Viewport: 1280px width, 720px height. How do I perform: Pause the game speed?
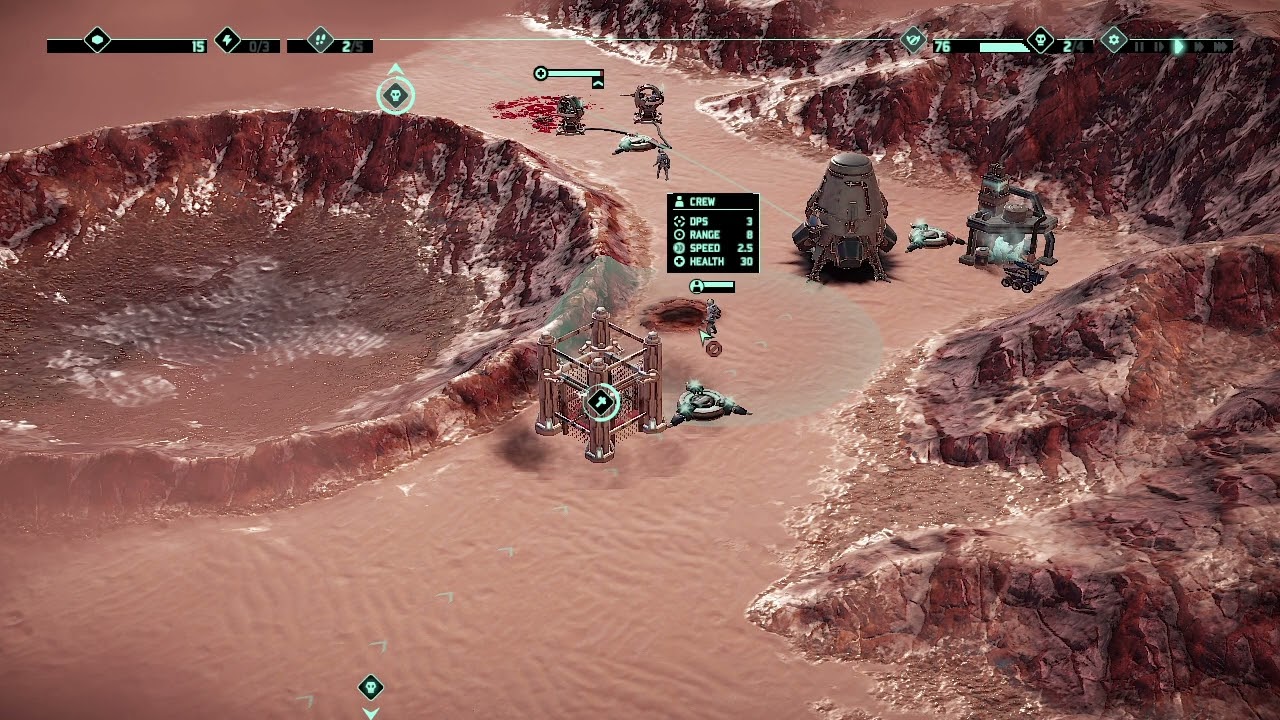tap(1139, 46)
